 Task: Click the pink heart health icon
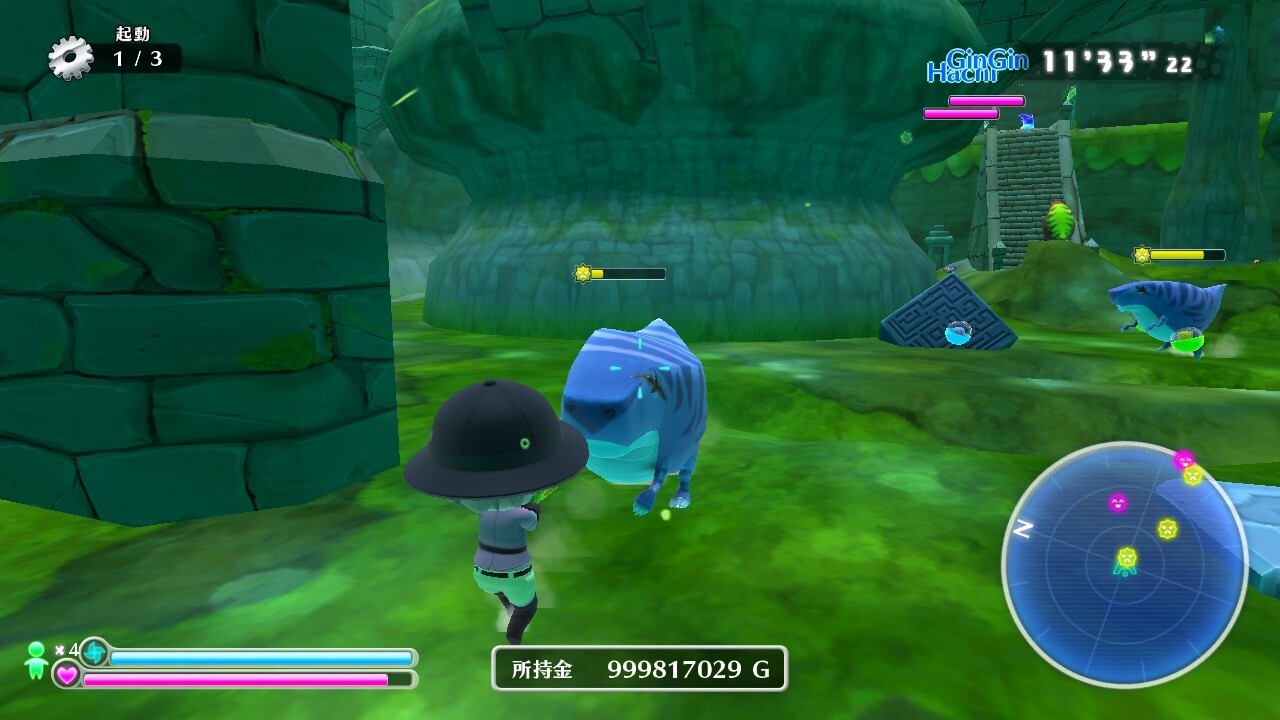click(x=67, y=675)
